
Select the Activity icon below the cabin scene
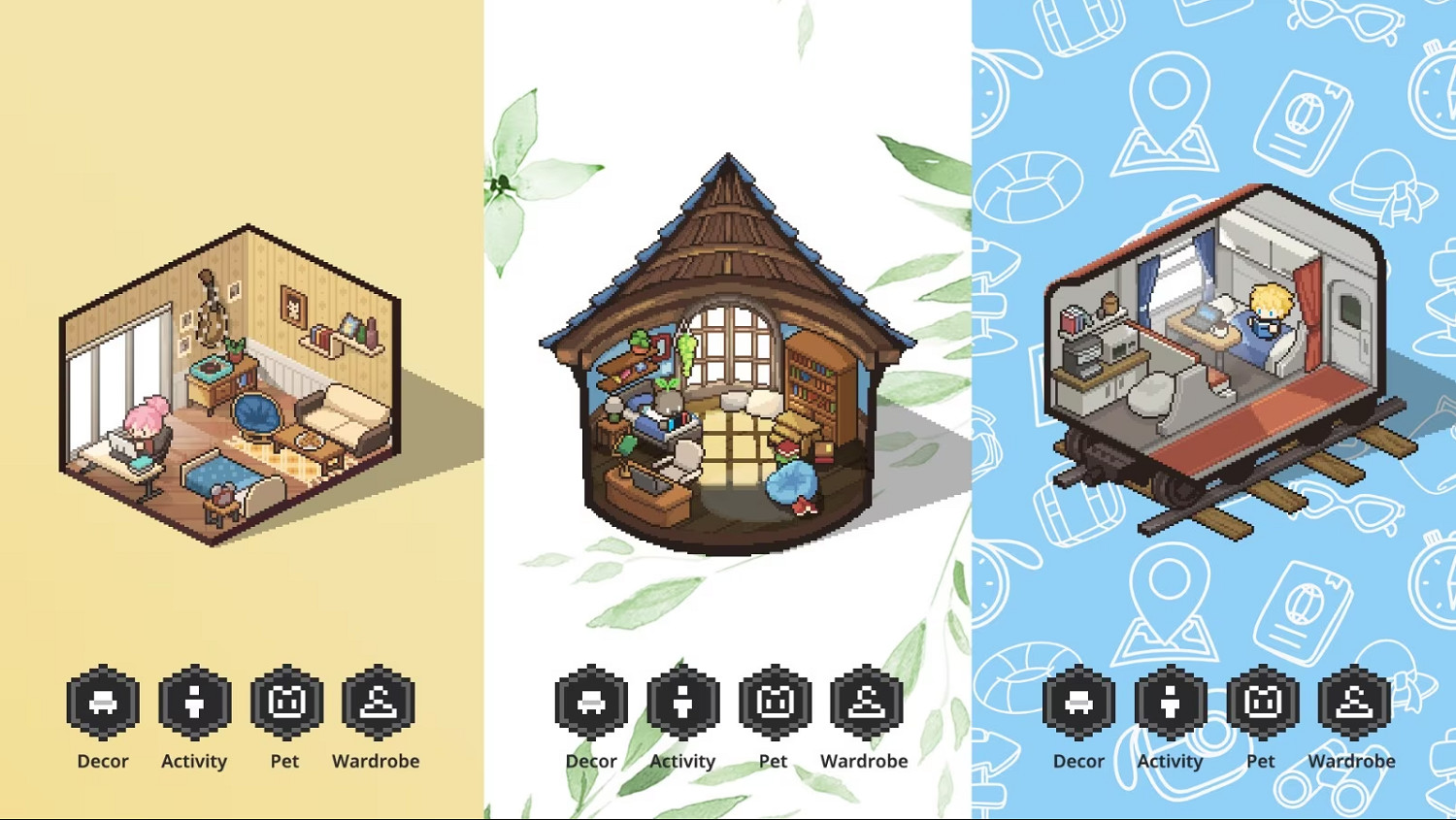tap(682, 701)
